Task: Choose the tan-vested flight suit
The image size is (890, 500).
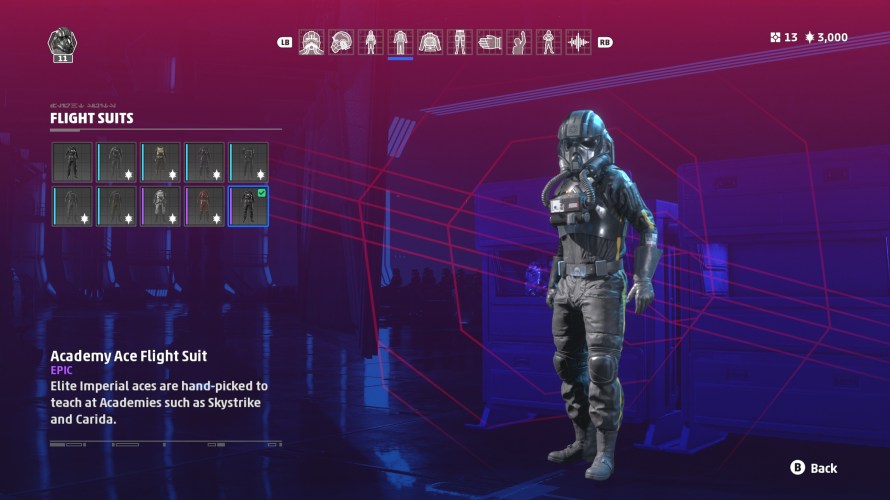Action: (160, 162)
